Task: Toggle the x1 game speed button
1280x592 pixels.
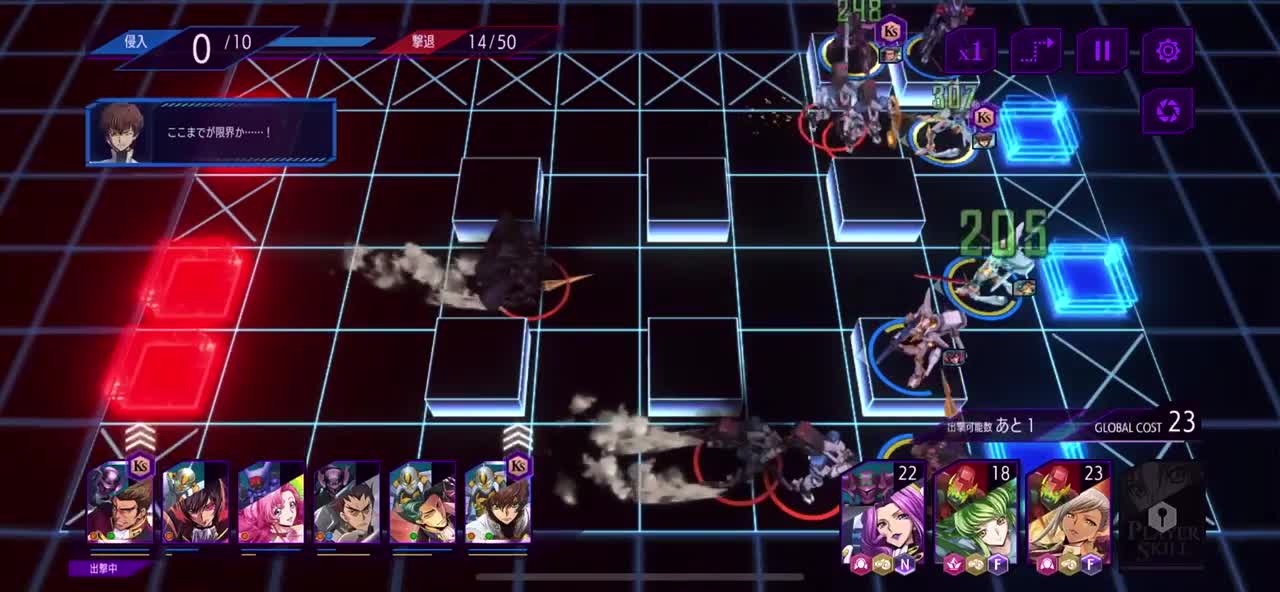Action: [x=970, y=52]
